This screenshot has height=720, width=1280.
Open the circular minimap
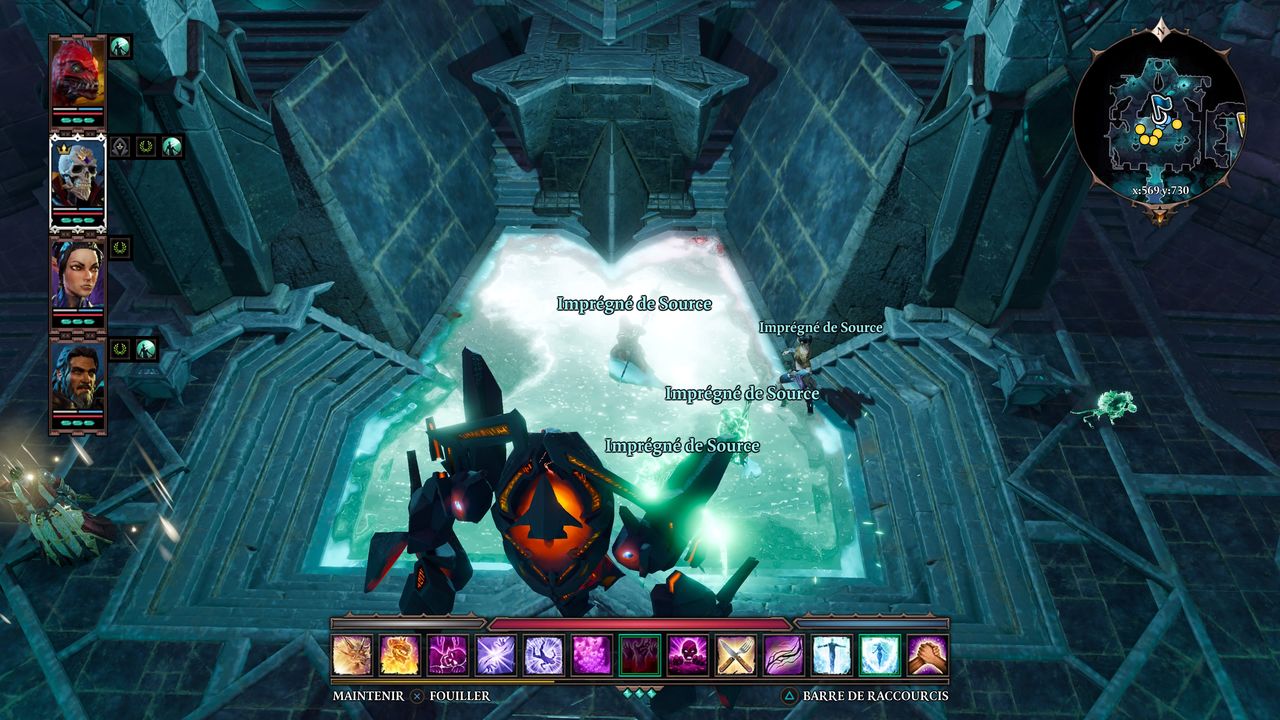[1159, 114]
